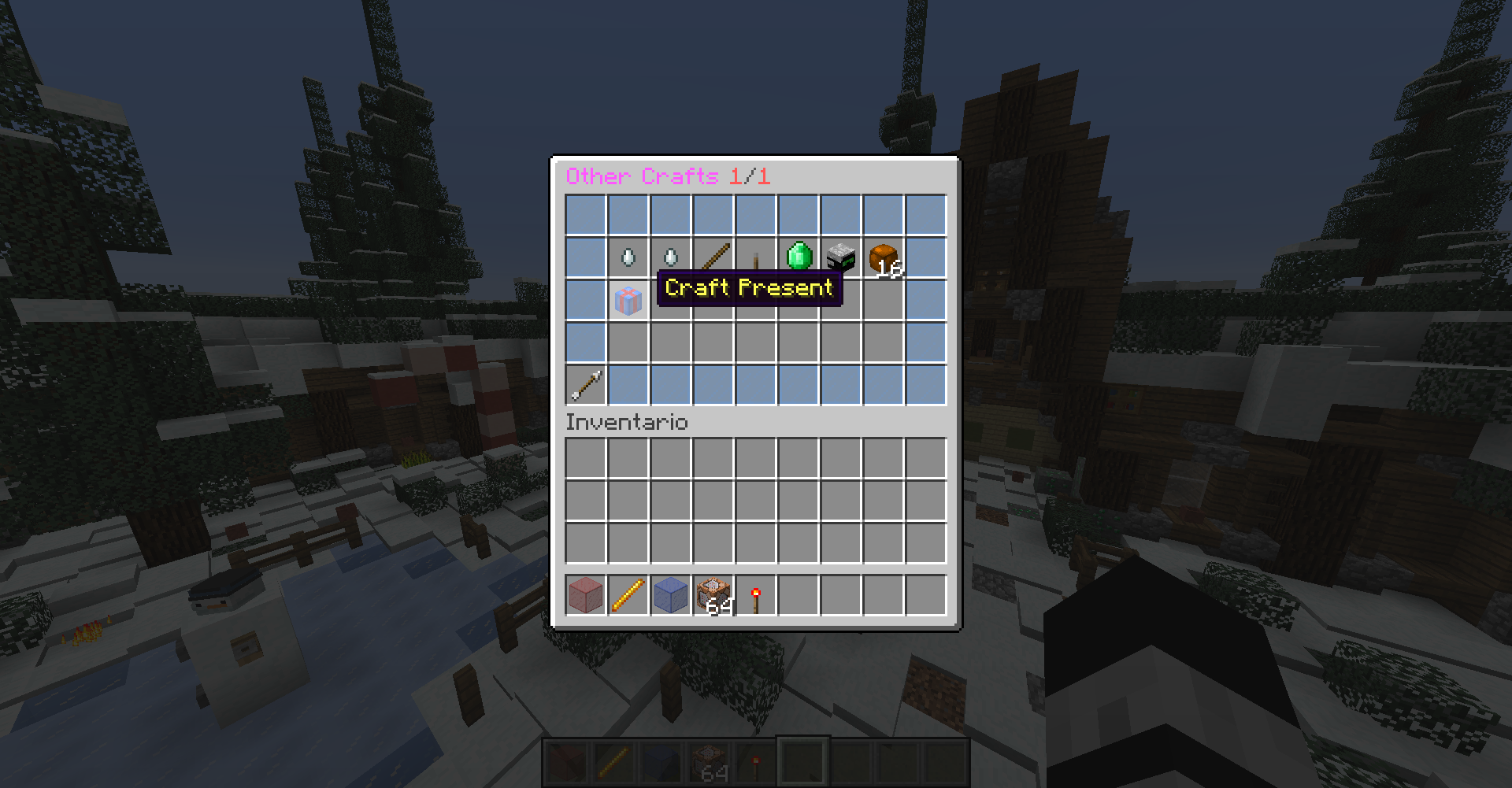Click the redstone torch item
The image size is (1512, 788).
[754, 596]
